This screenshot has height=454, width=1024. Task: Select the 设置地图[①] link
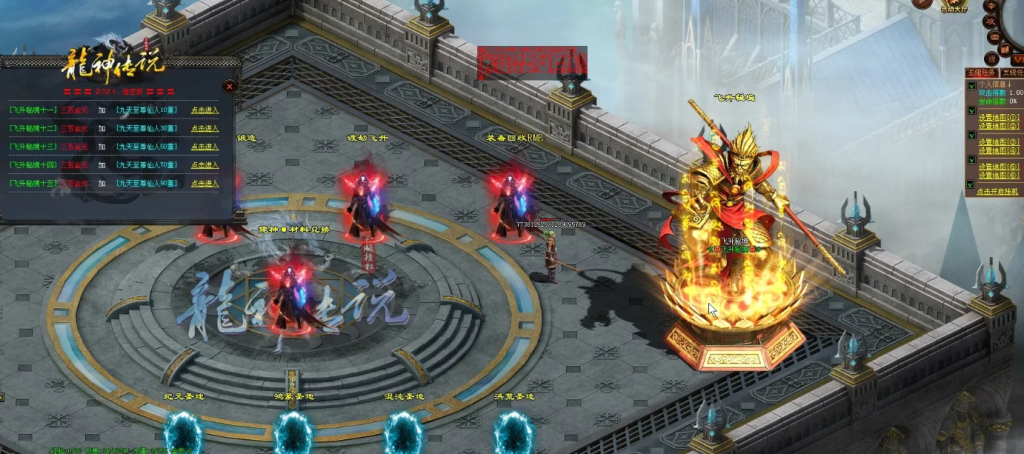pyautogui.click(x=999, y=116)
